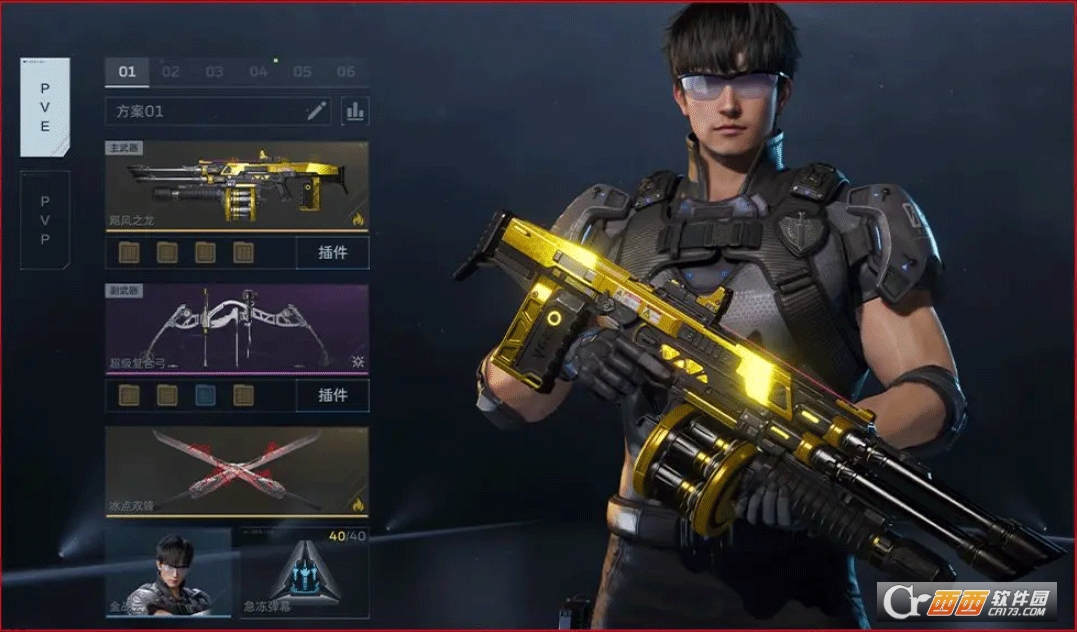Open 插件 plugins for the secondary bow
The image size is (1077, 632).
[x=332, y=395]
